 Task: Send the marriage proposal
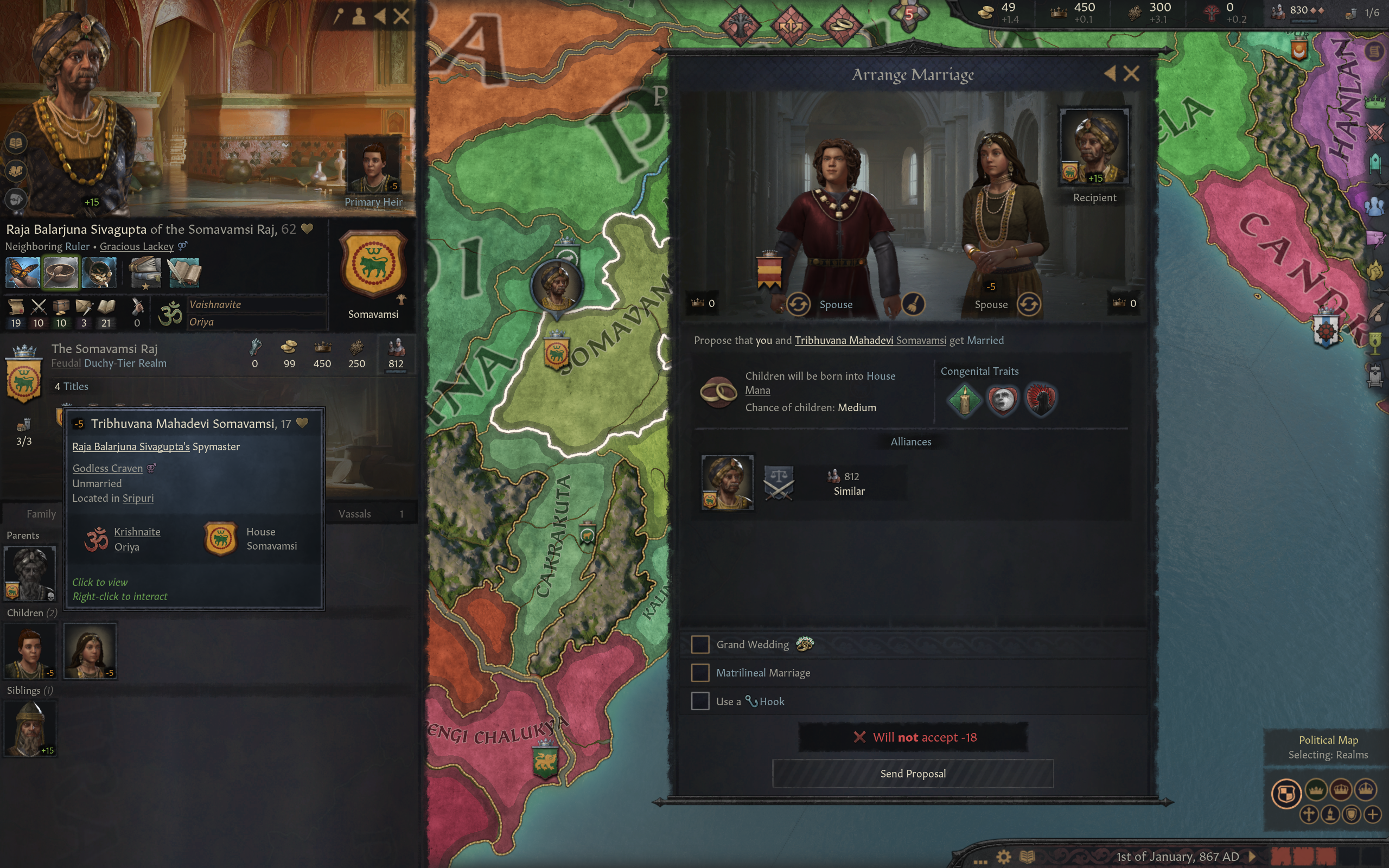tap(913, 773)
